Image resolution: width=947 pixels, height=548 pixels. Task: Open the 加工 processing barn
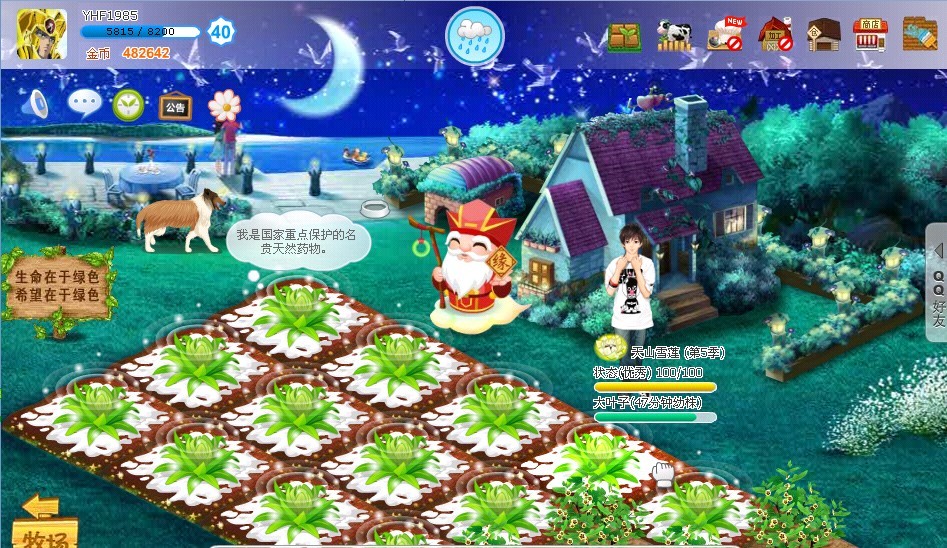click(775, 35)
